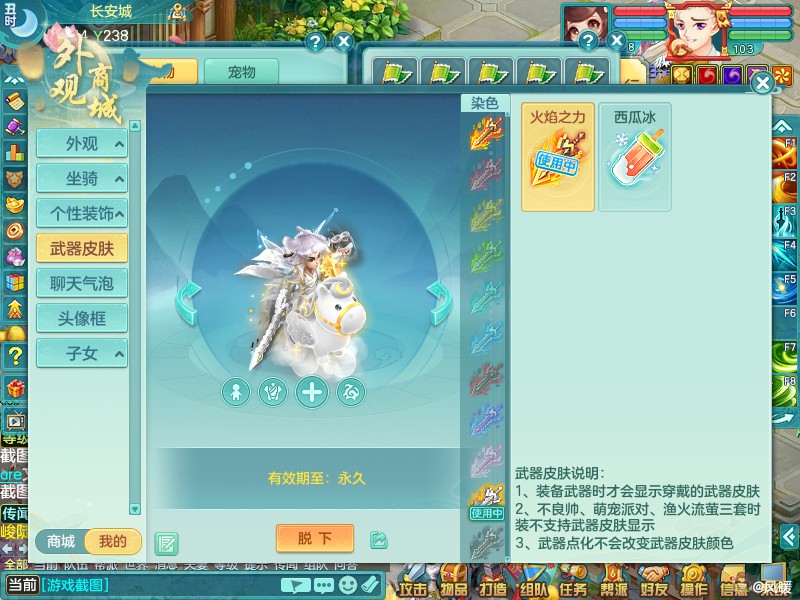Switch to the 商城 shop tab
Viewport: 800px width, 600px height.
(61, 542)
